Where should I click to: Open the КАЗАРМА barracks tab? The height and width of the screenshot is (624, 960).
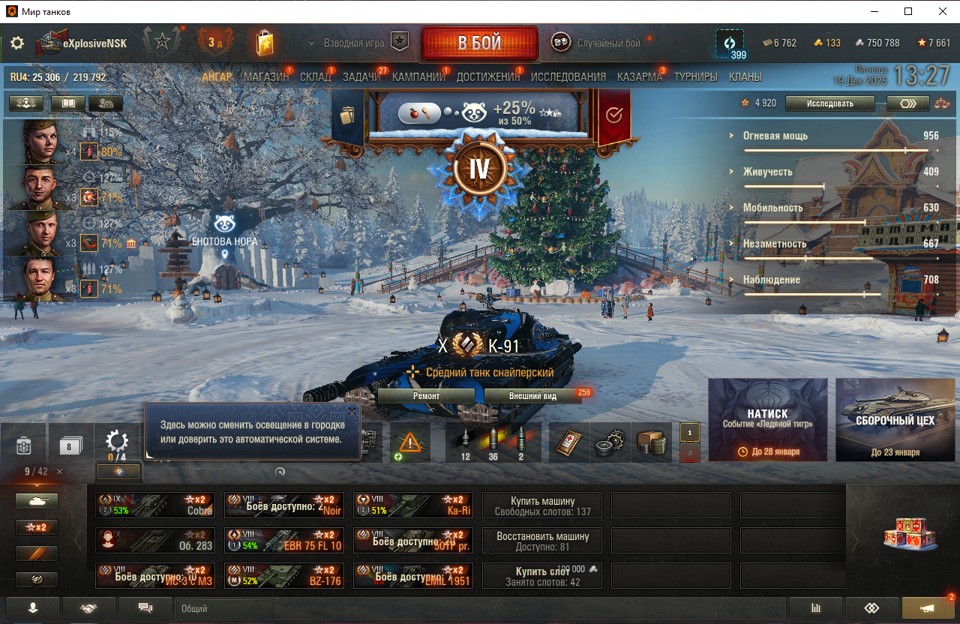pos(639,77)
